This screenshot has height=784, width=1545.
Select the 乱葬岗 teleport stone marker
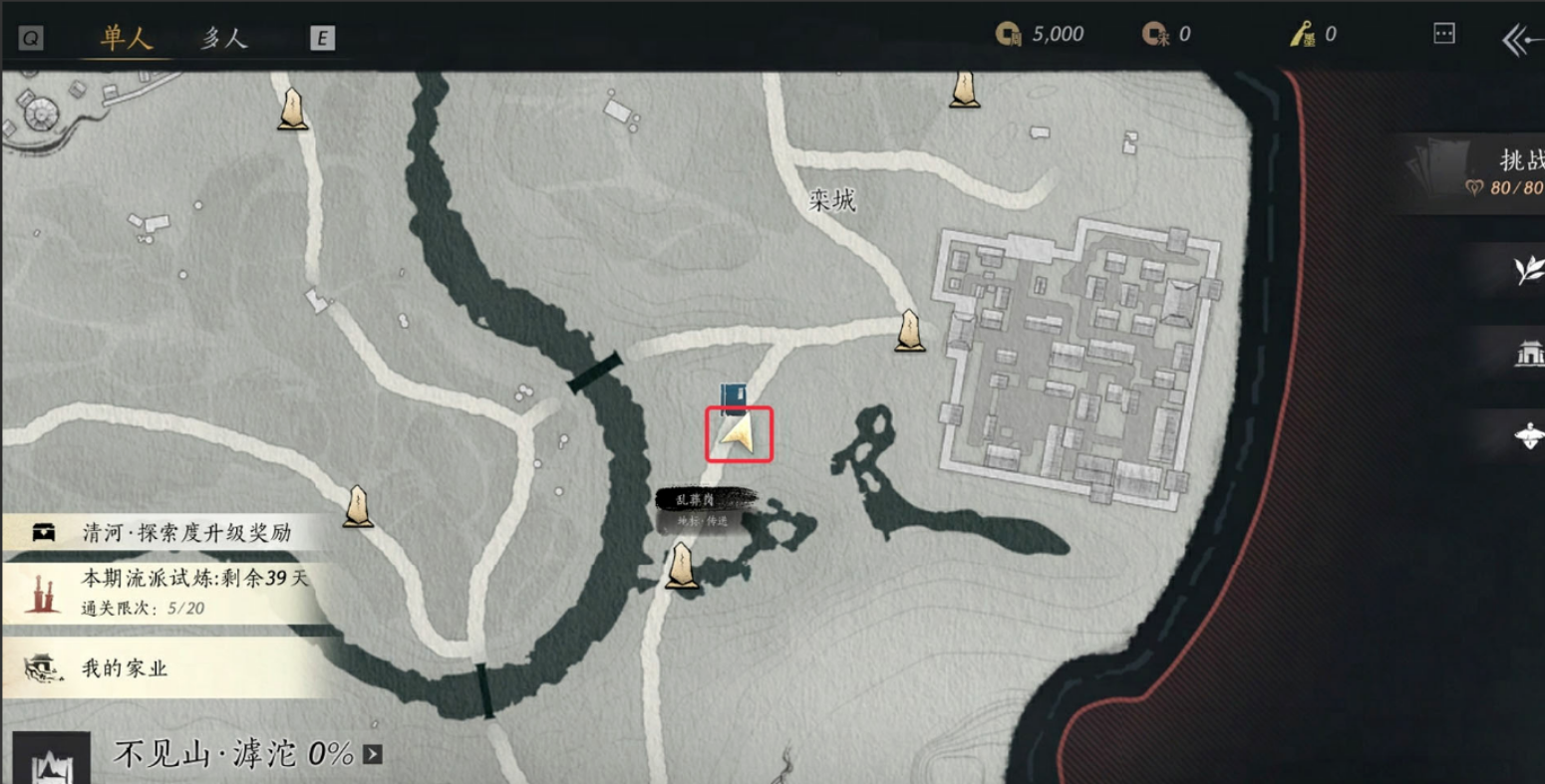682,566
